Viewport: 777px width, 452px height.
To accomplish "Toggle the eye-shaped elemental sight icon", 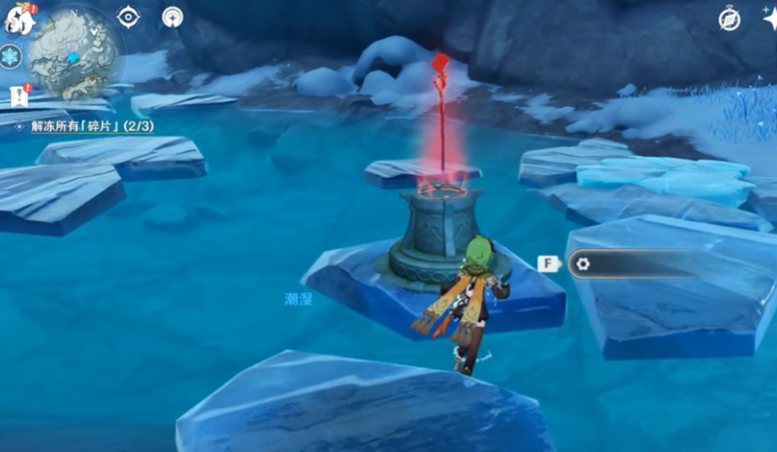I will [x=129, y=17].
